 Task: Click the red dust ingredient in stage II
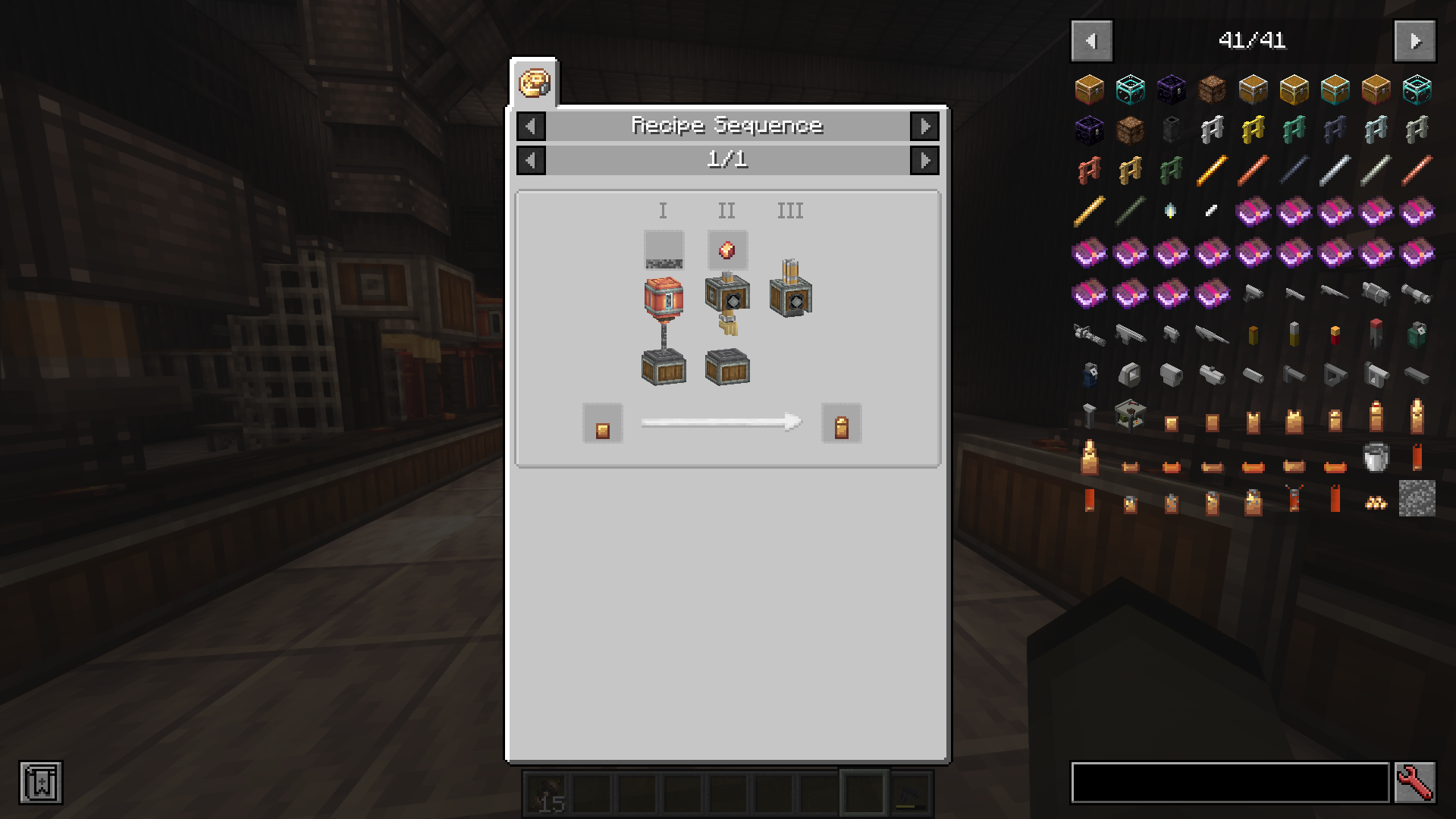click(726, 250)
